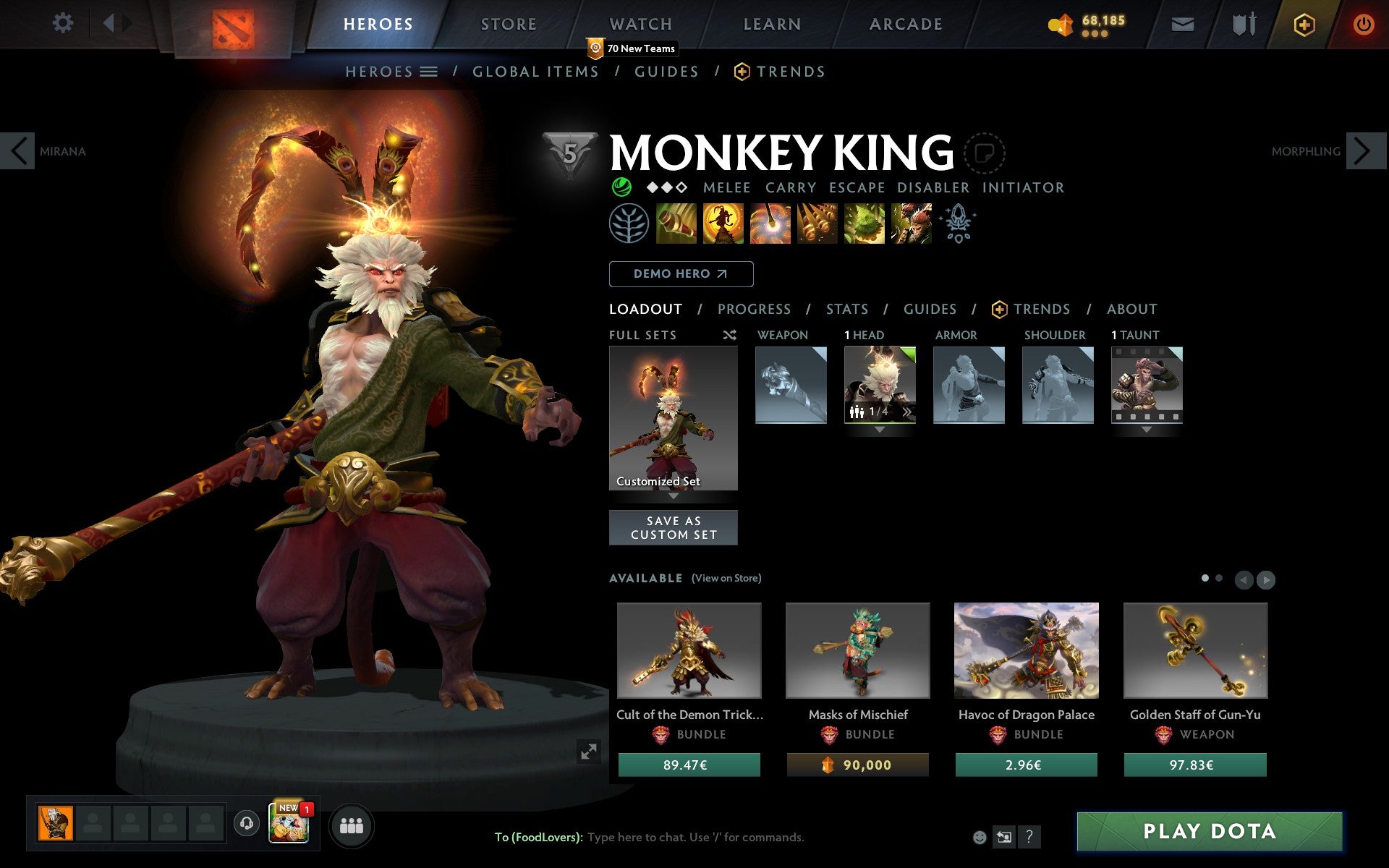
Task: Click the double chevron on the 1/4 Head item
Action: pos(906,411)
